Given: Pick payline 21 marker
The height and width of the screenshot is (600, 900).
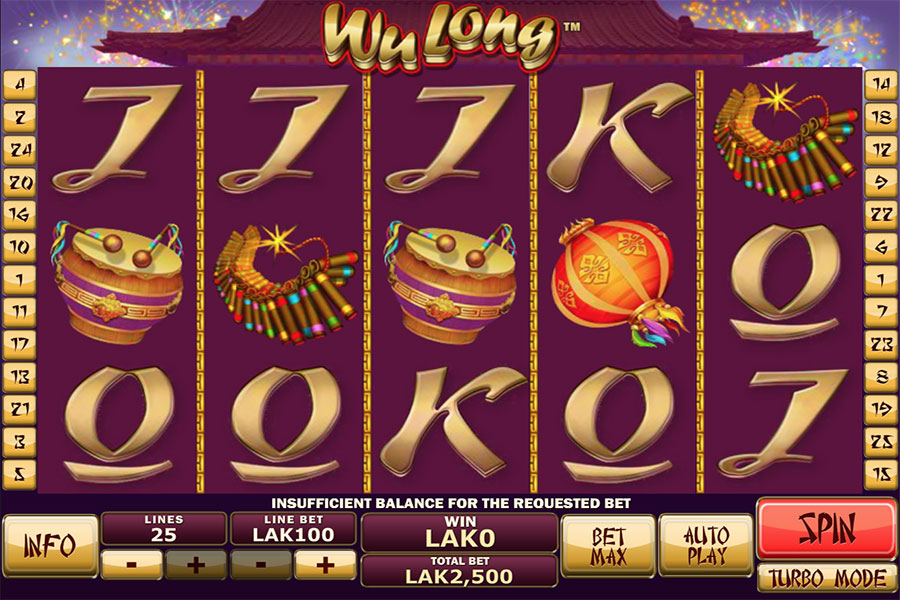Looking at the screenshot, I should tap(20, 406).
